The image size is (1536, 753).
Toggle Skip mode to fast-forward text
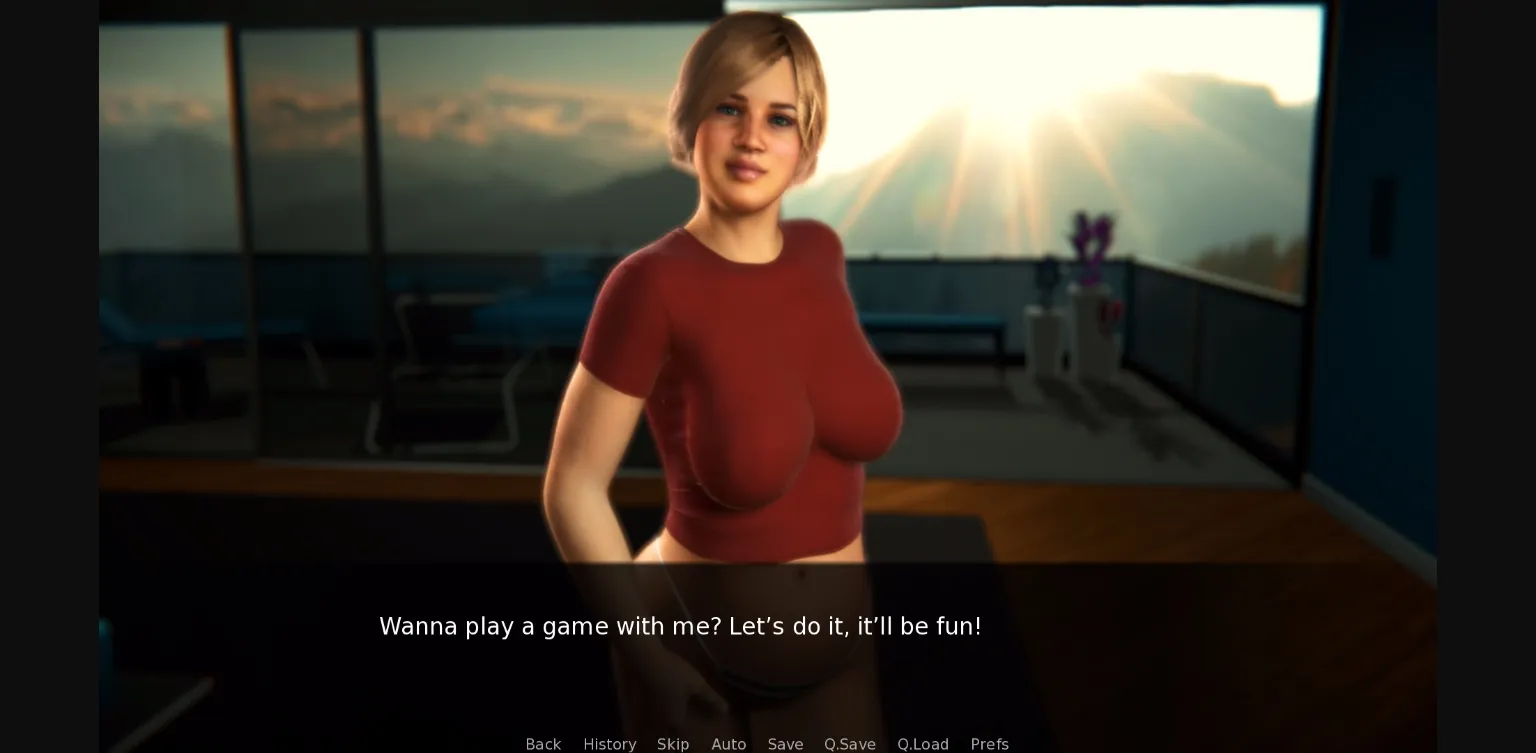click(x=673, y=744)
